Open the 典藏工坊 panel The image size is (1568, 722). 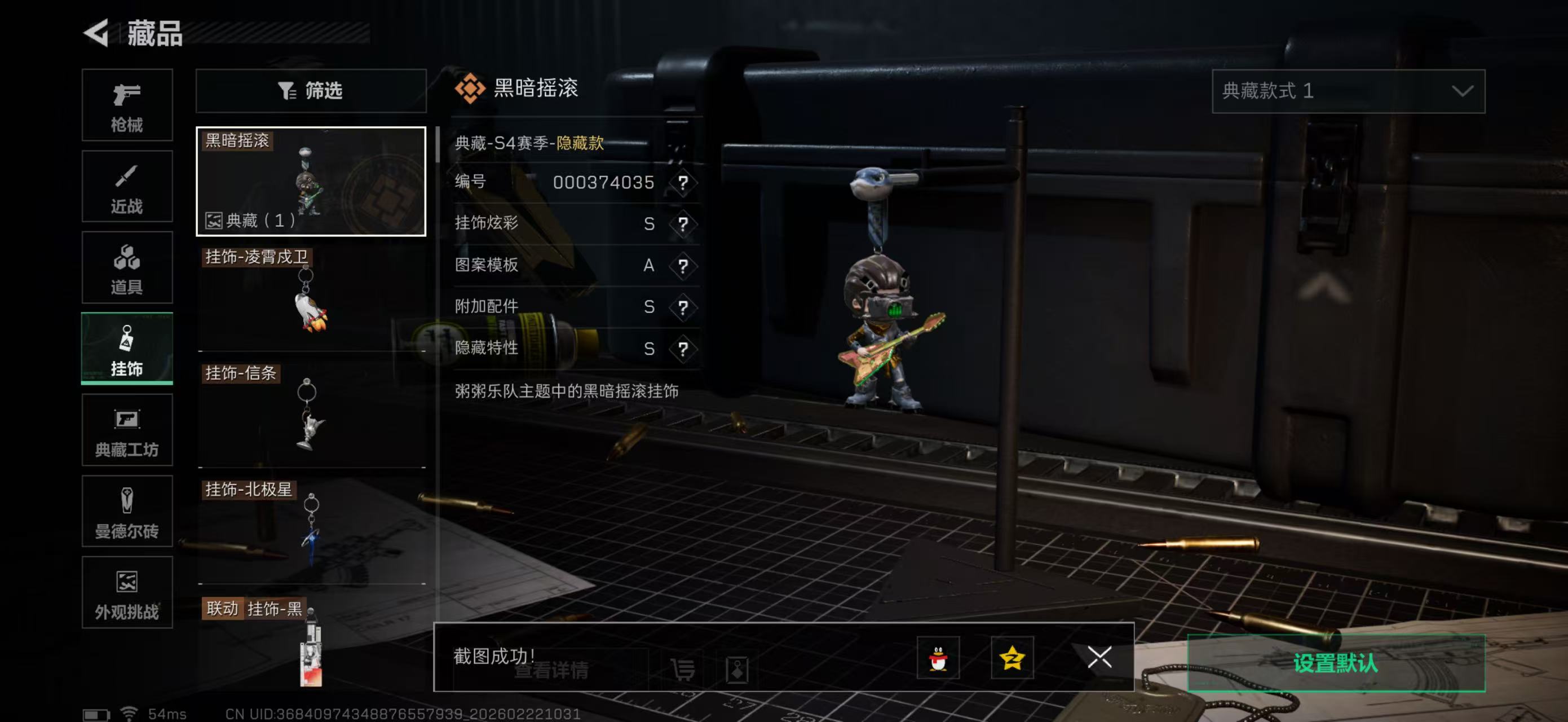(127, 430)
